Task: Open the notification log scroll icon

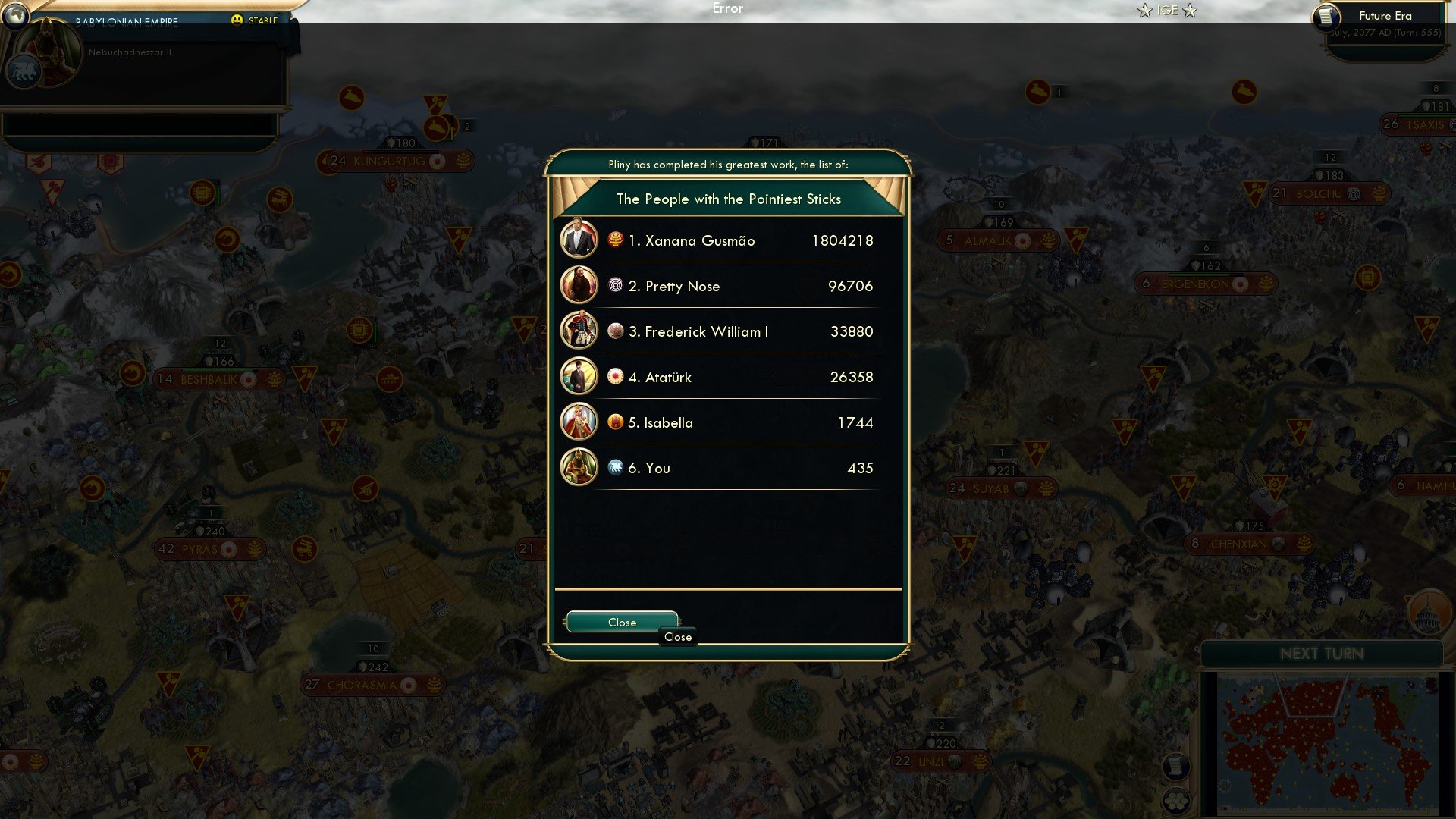Action: [x=1176, y=767]
